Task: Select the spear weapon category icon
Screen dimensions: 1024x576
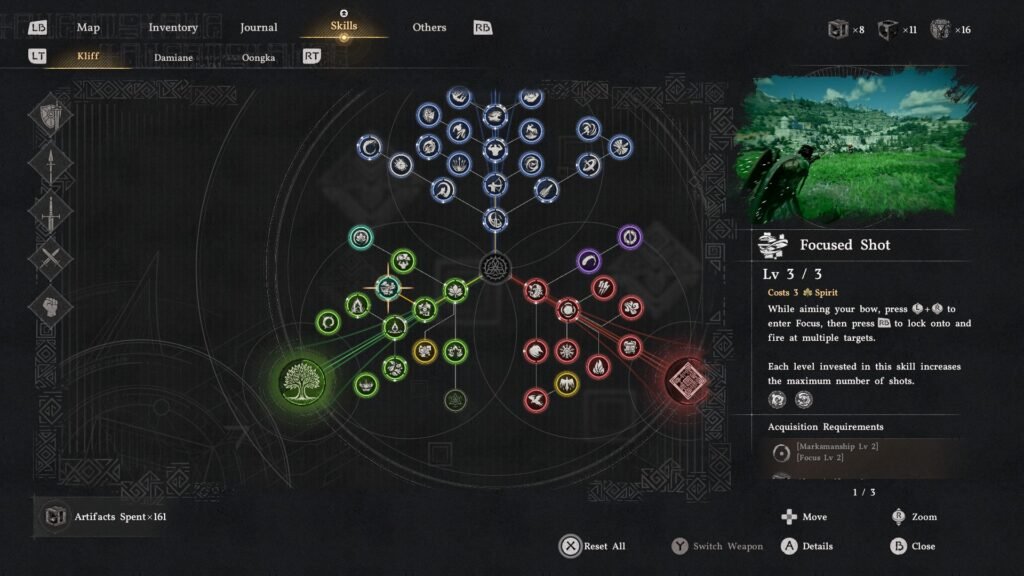Action: coord(52,164)
